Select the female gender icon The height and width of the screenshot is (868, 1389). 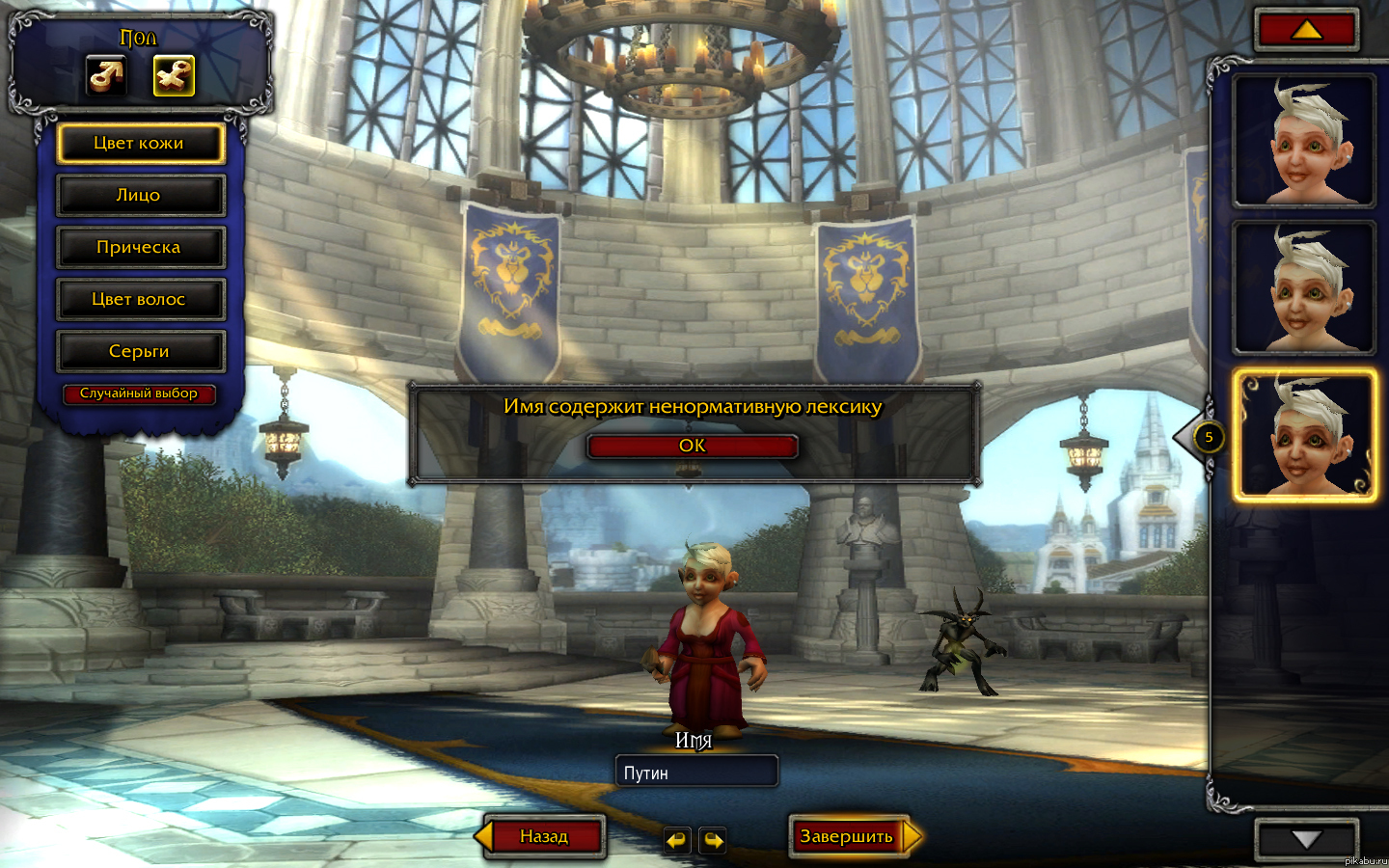click(174, 75)
